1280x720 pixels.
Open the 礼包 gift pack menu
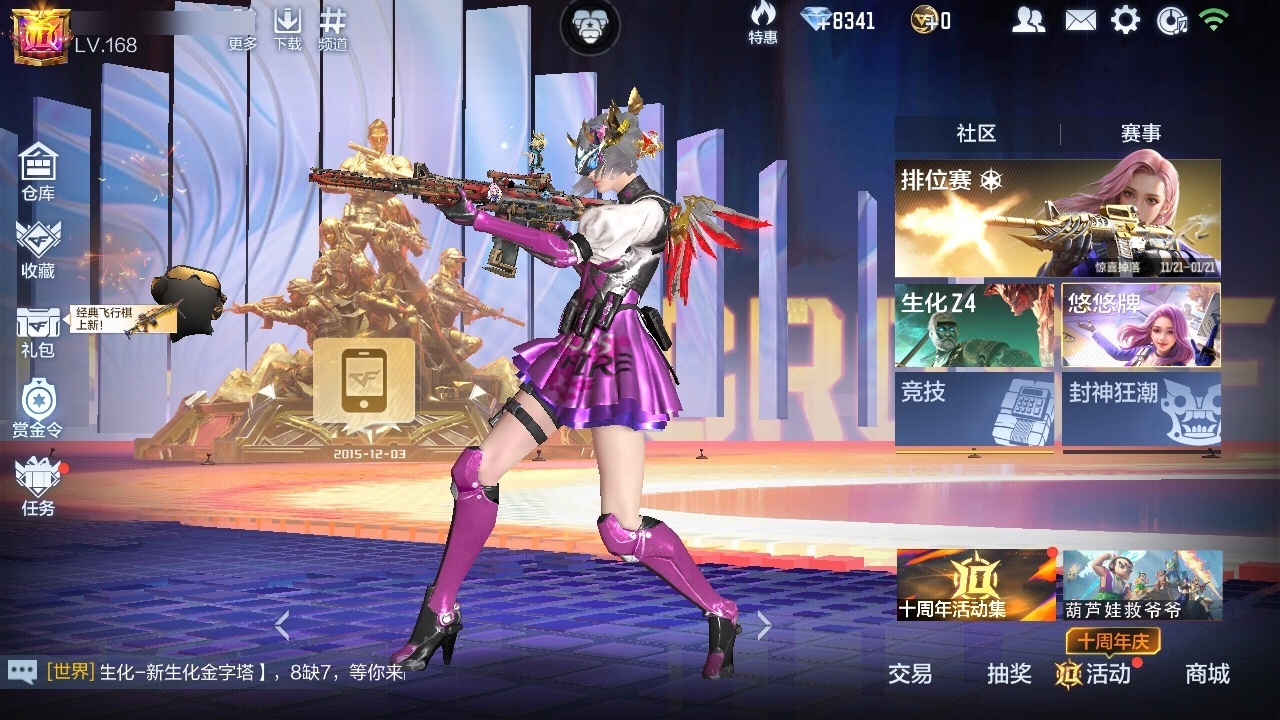tap(38, 330)
